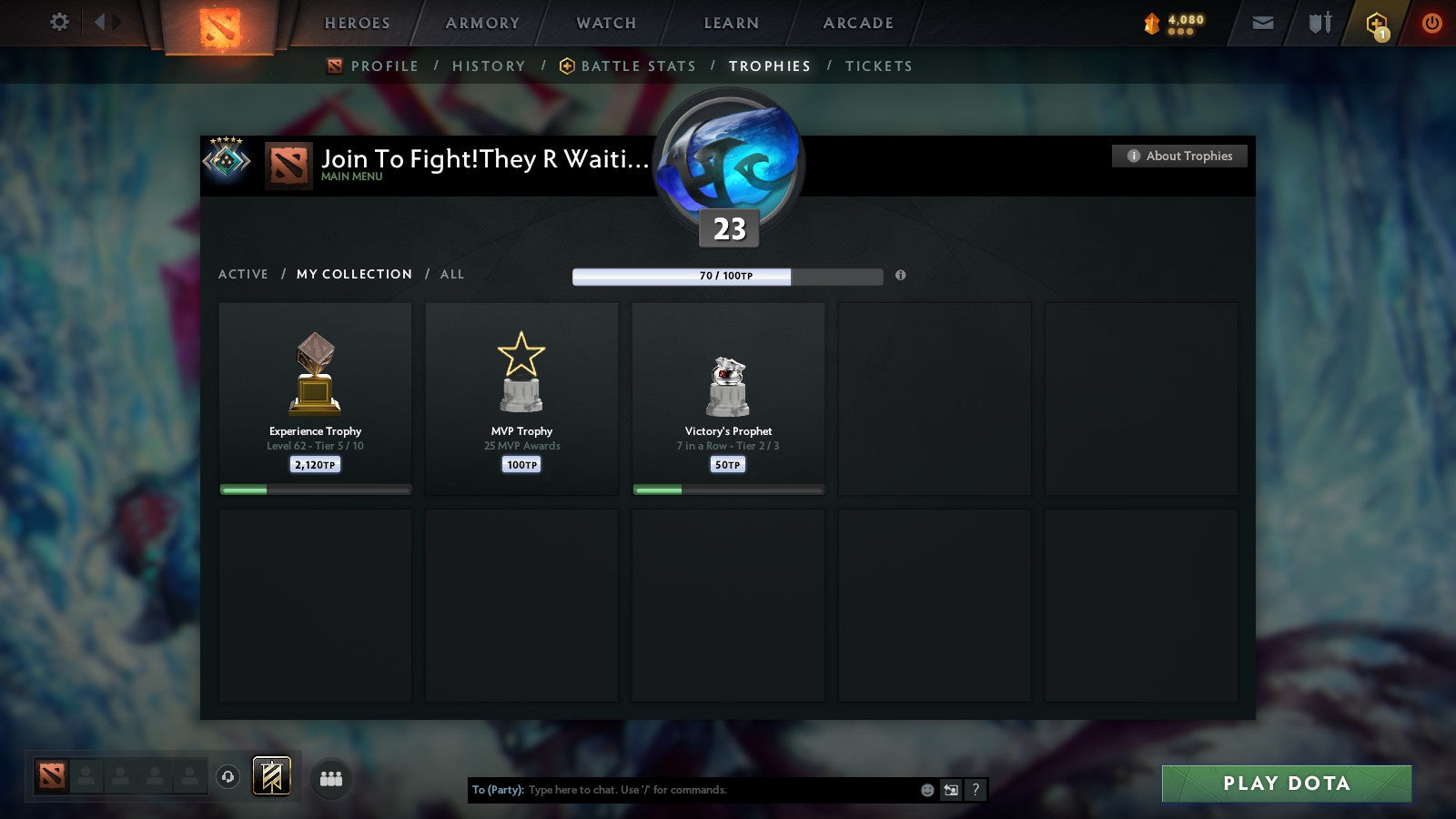This screenshot has height=819, width=1456.
Task: Click the help question mark beside chat
Action: click(x=976, y=790)
